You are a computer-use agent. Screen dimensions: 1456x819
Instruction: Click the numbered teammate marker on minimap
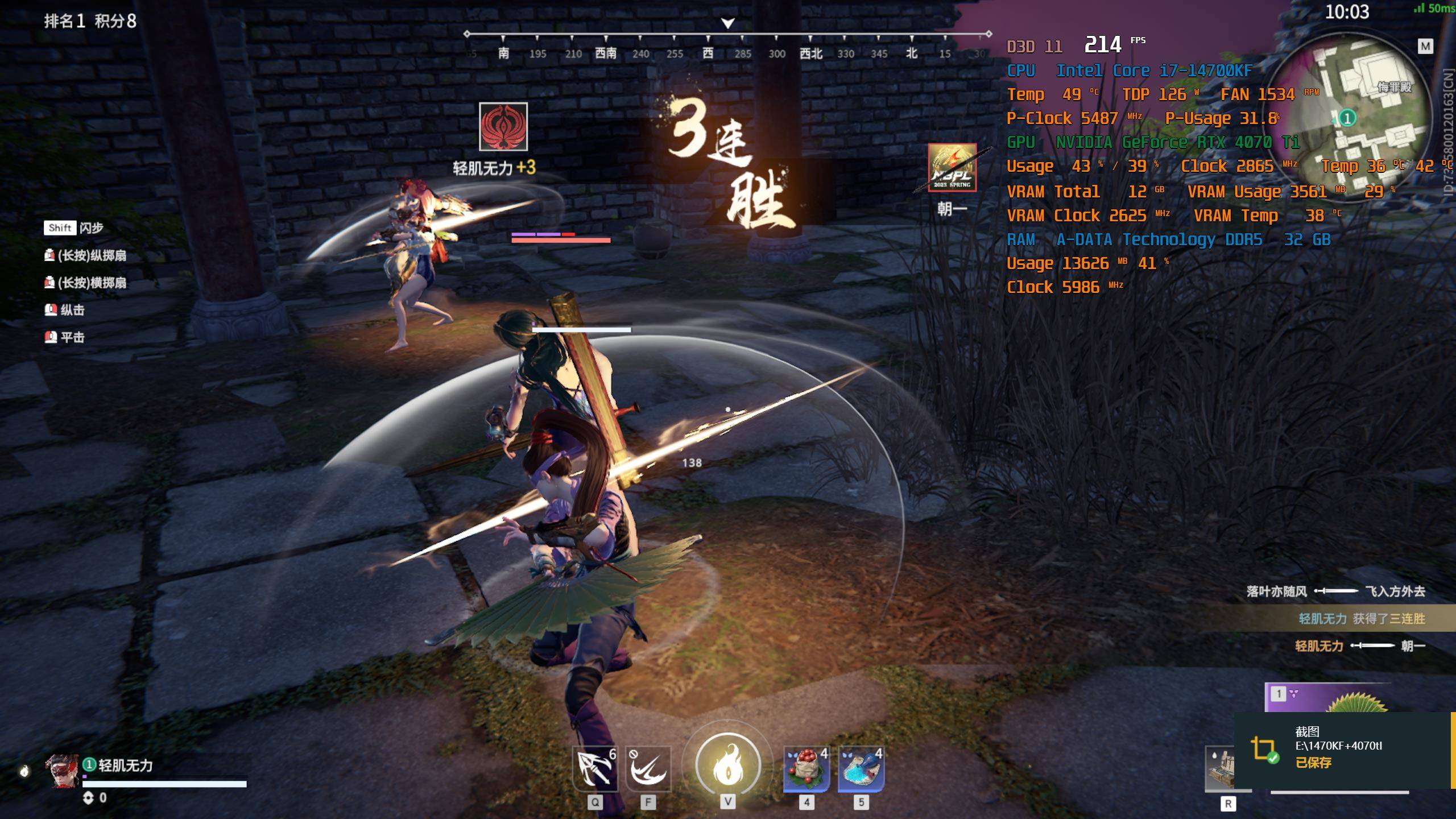1347,118
